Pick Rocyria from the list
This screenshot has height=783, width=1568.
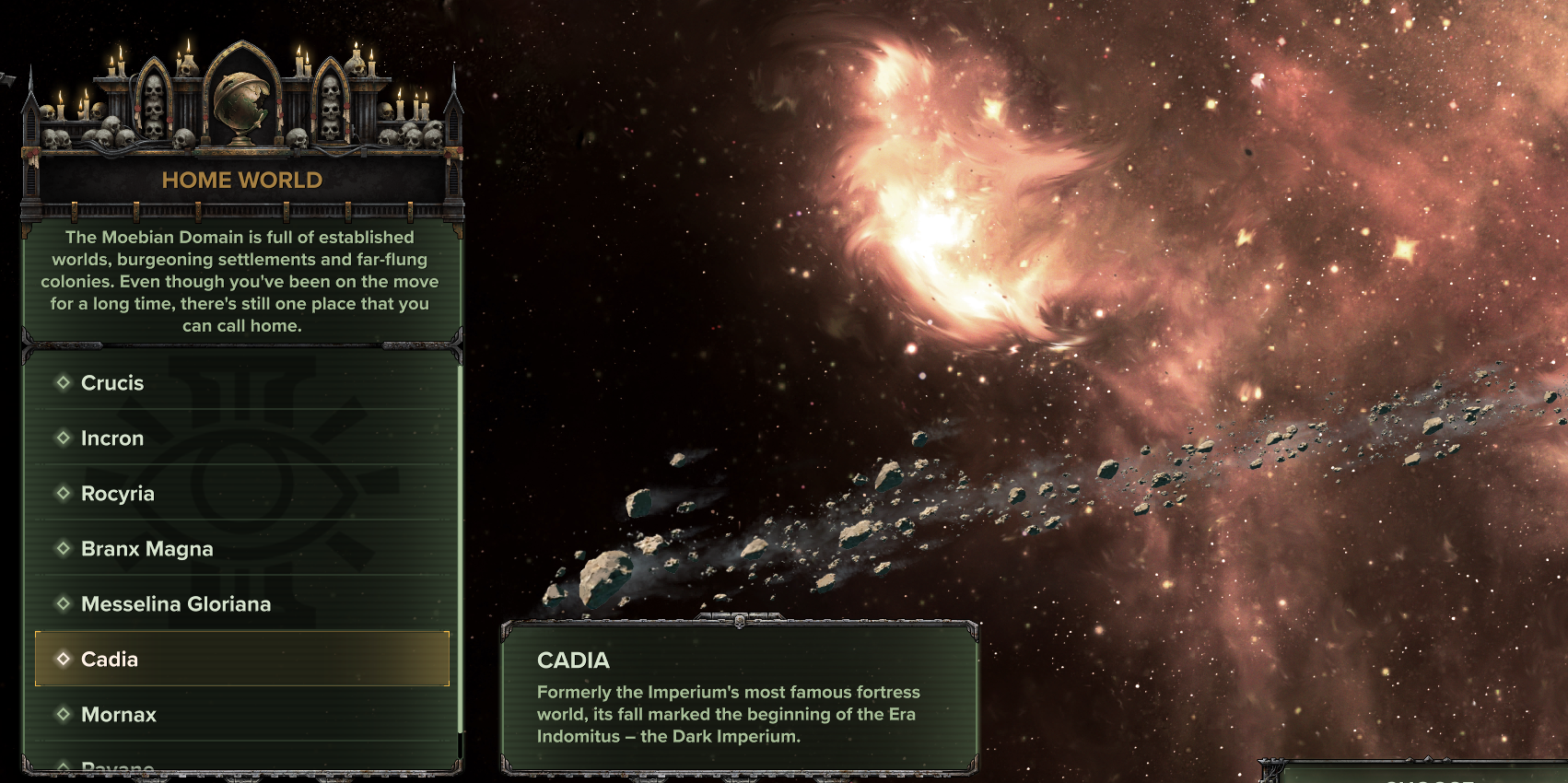pos(118,494)
